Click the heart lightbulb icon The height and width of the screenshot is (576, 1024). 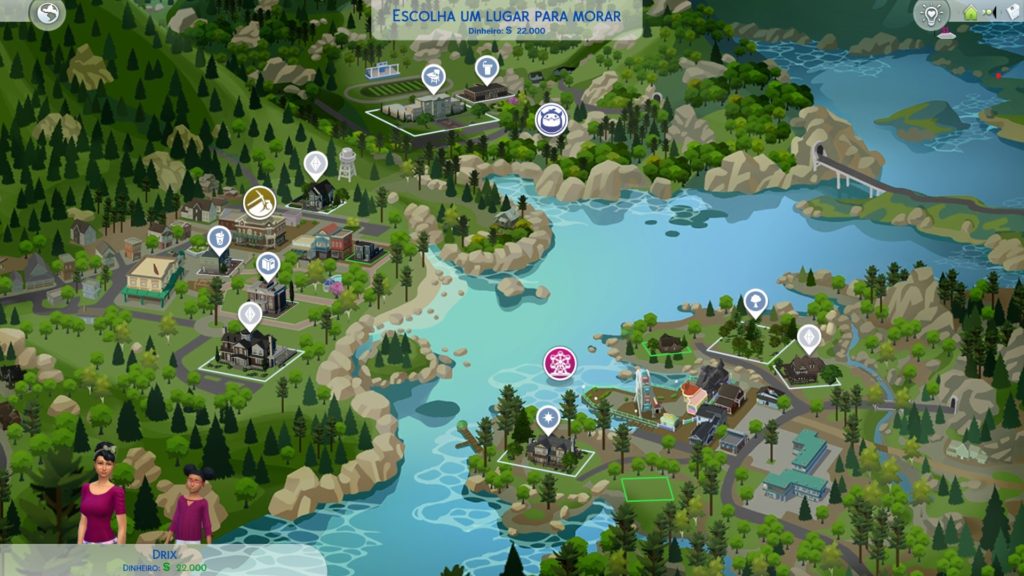(932, 14)
